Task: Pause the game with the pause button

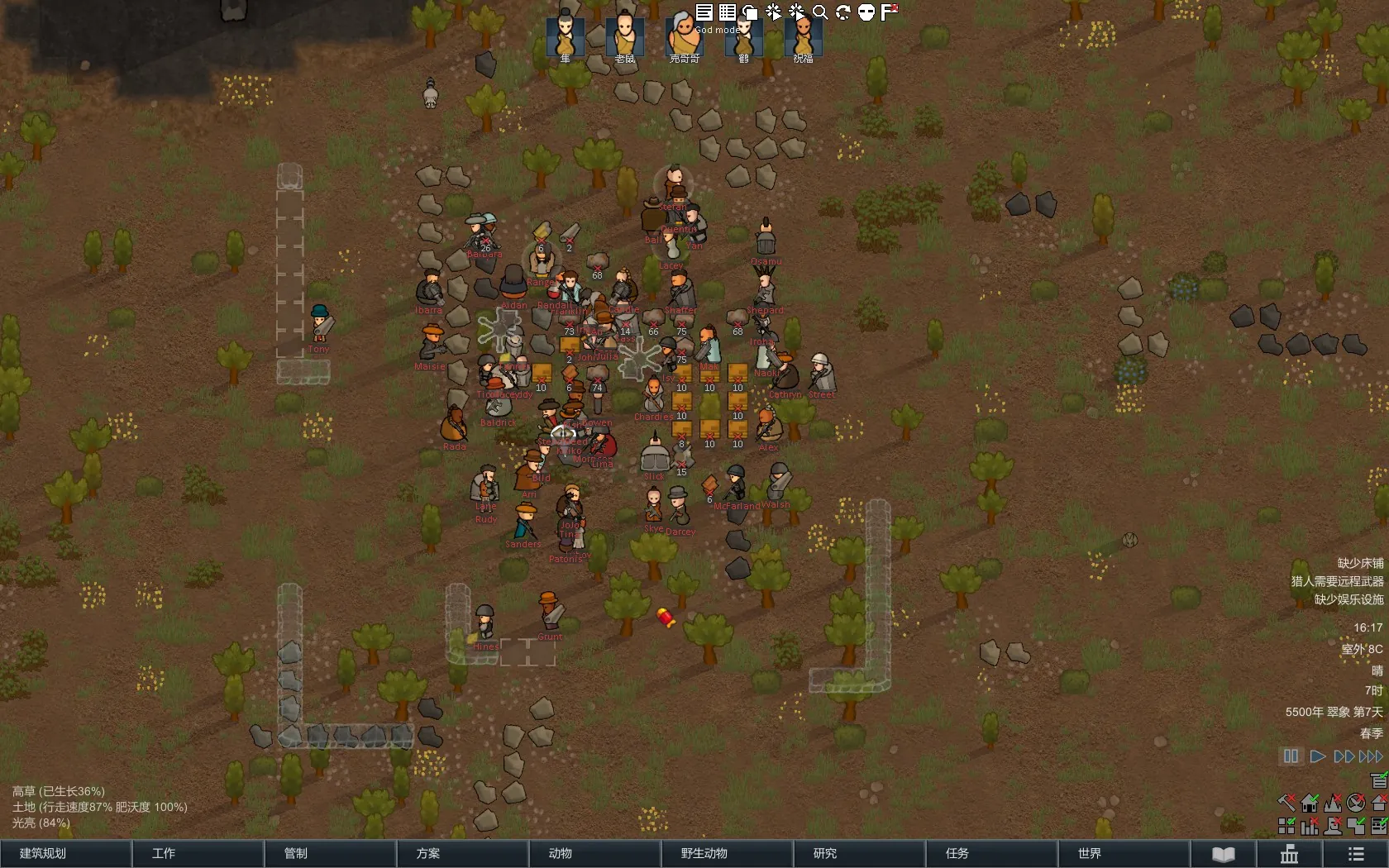Action: [1291, 756]
